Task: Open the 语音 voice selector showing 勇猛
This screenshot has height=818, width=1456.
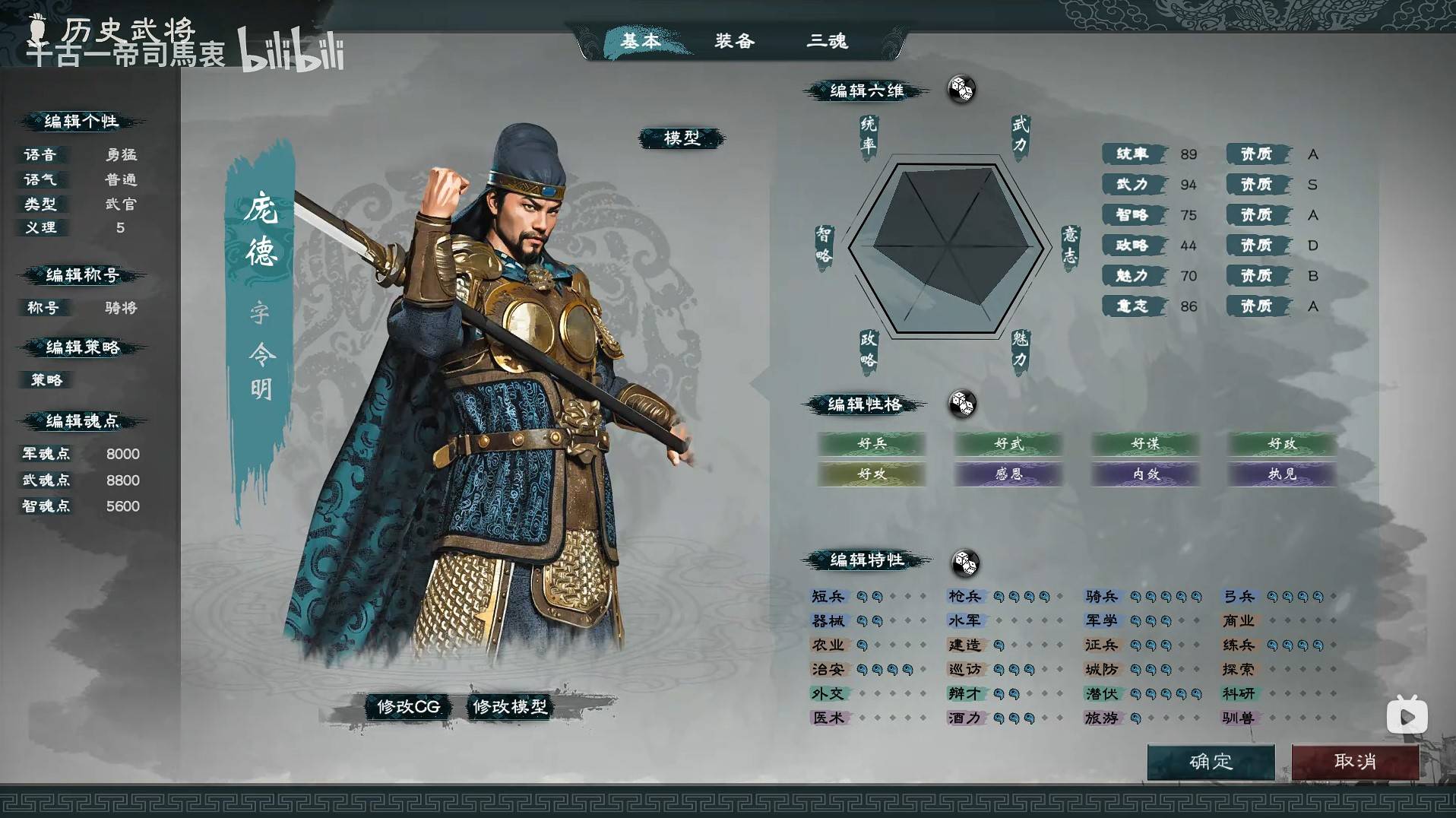Action: click(122, 154)
